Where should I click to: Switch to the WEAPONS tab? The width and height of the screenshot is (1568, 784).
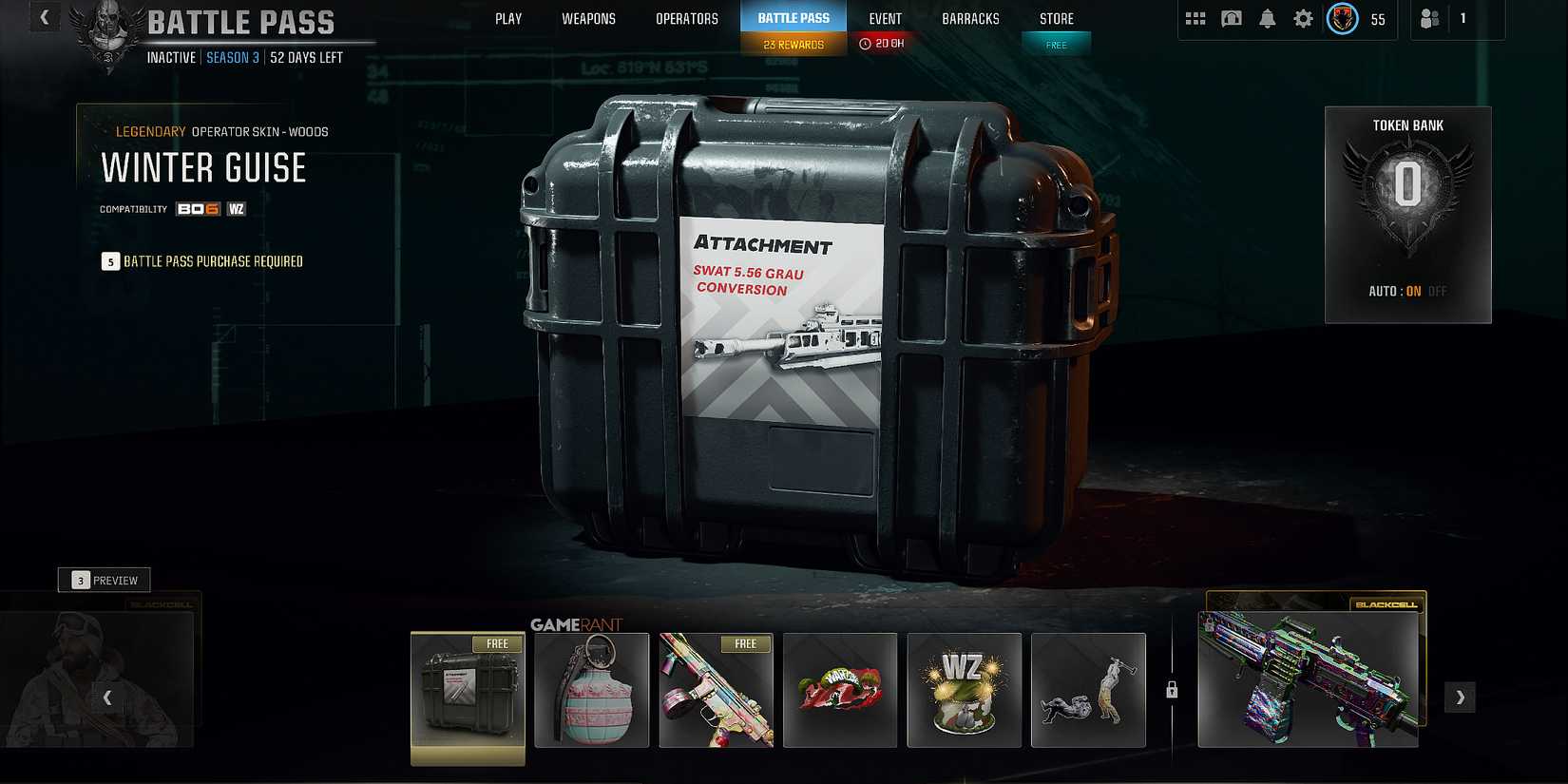pos(589,18)
